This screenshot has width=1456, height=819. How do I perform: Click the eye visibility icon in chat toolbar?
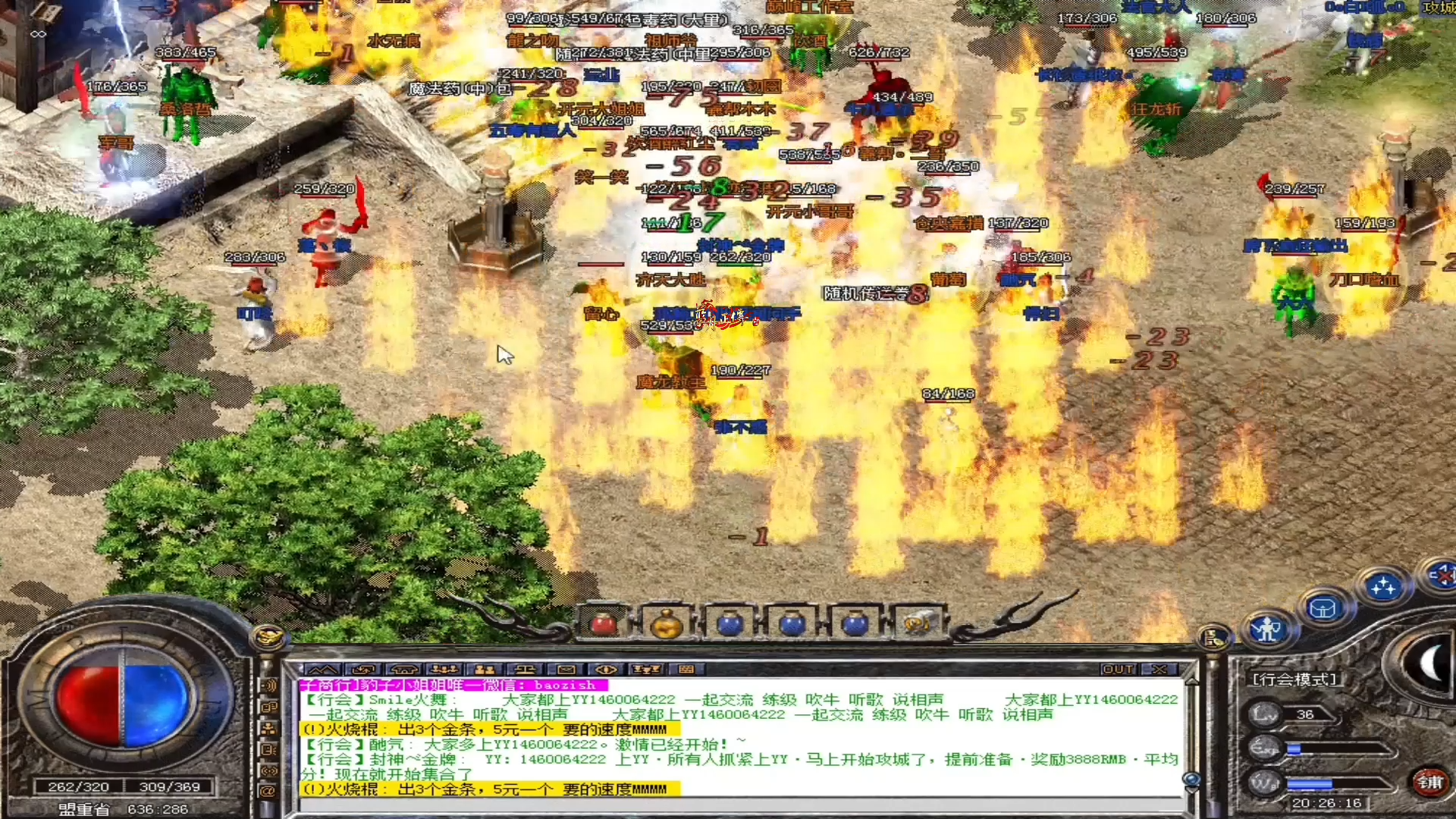tap(607, 670)
